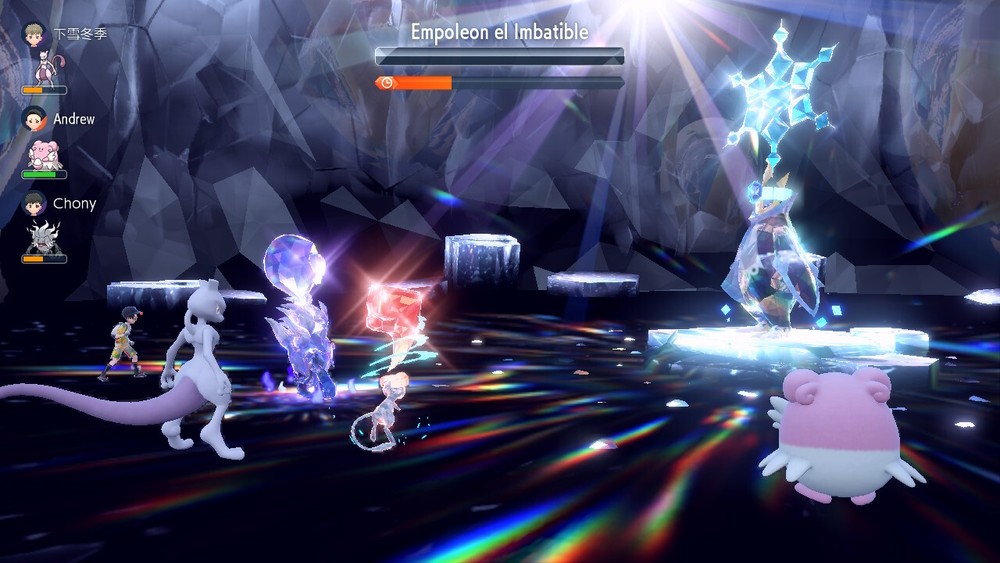Choose the Mewtwo party icon
1000x563 pixels.
[43, 68]
